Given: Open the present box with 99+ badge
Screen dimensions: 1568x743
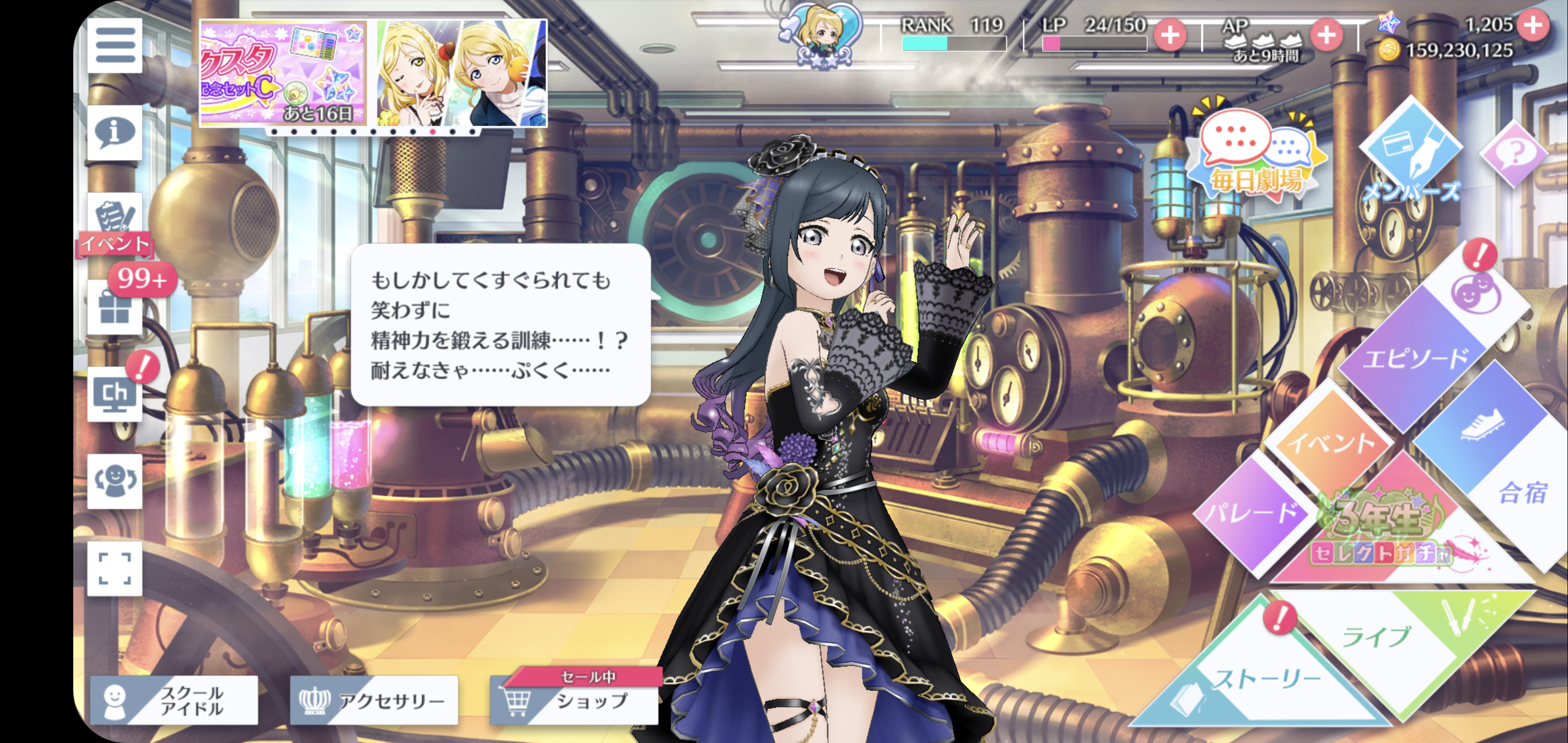Looking at the screenshot, I should pyautogui.click(x=115, y=308).
